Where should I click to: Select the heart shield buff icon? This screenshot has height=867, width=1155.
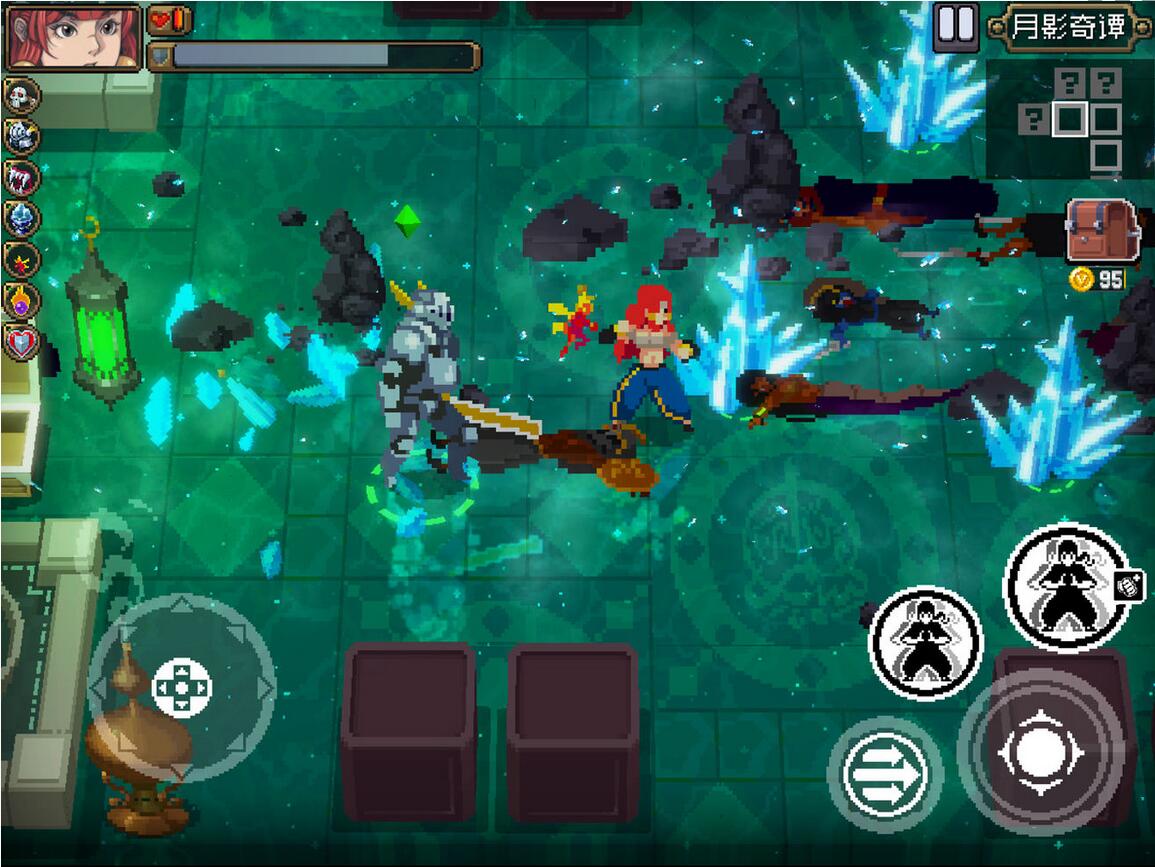click(22, 342)
